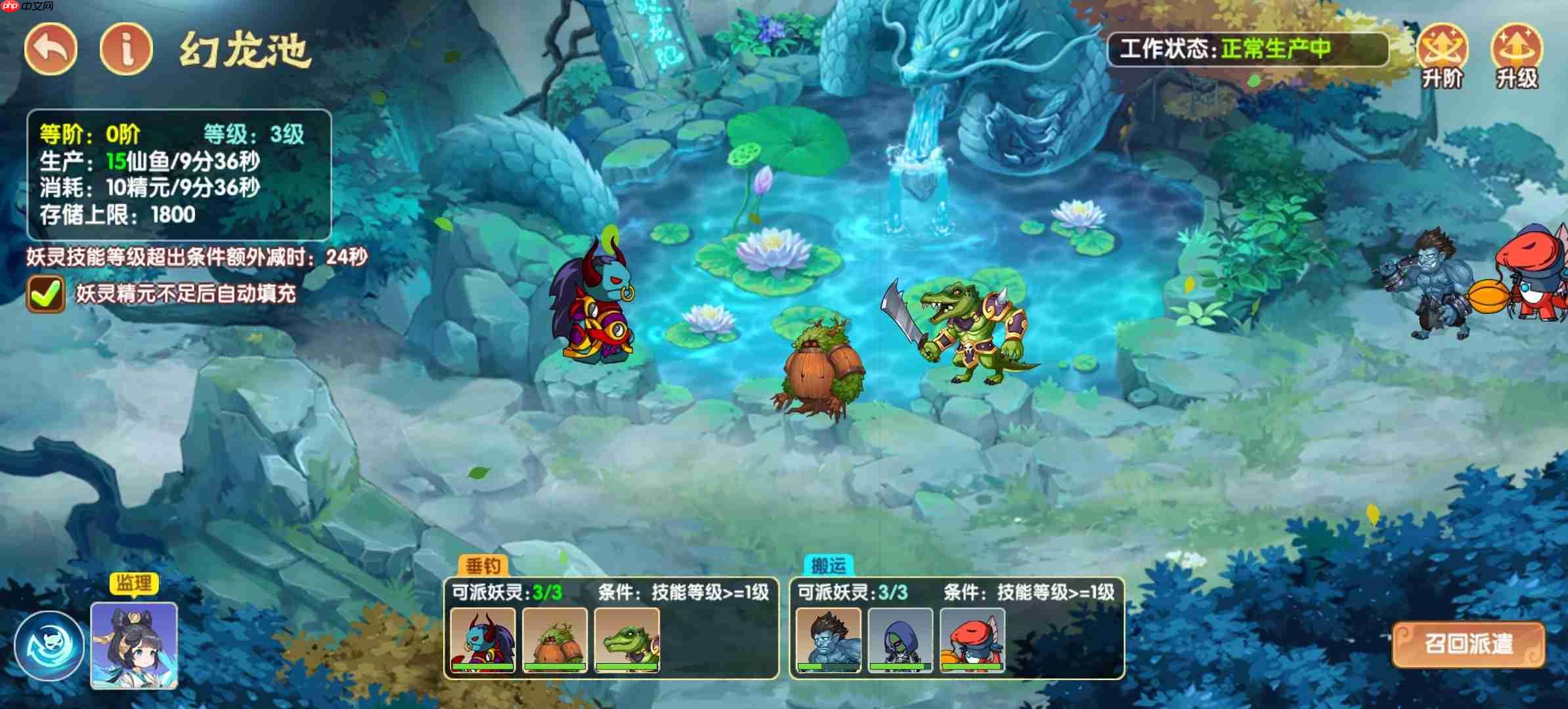The image size is (1568, 709).
Task: Open the info panel via the i icon
Action: coord(126,47)
